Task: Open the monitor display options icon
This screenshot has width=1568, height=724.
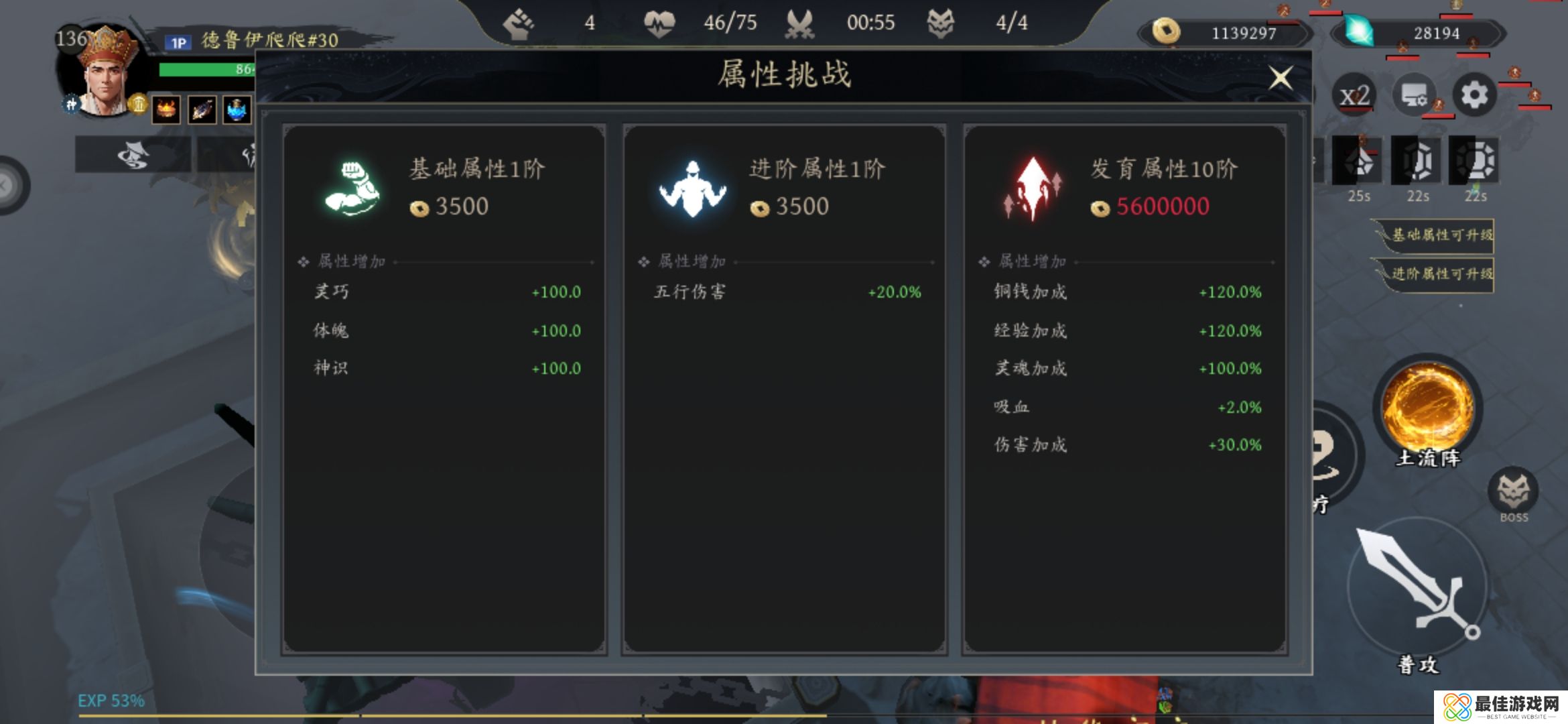Action: (1415, 96)
